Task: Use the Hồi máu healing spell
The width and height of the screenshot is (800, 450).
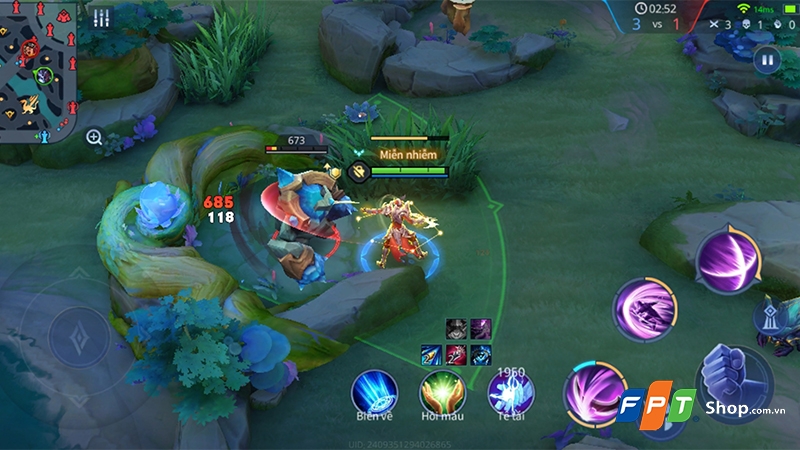Action: click(442, 390)
